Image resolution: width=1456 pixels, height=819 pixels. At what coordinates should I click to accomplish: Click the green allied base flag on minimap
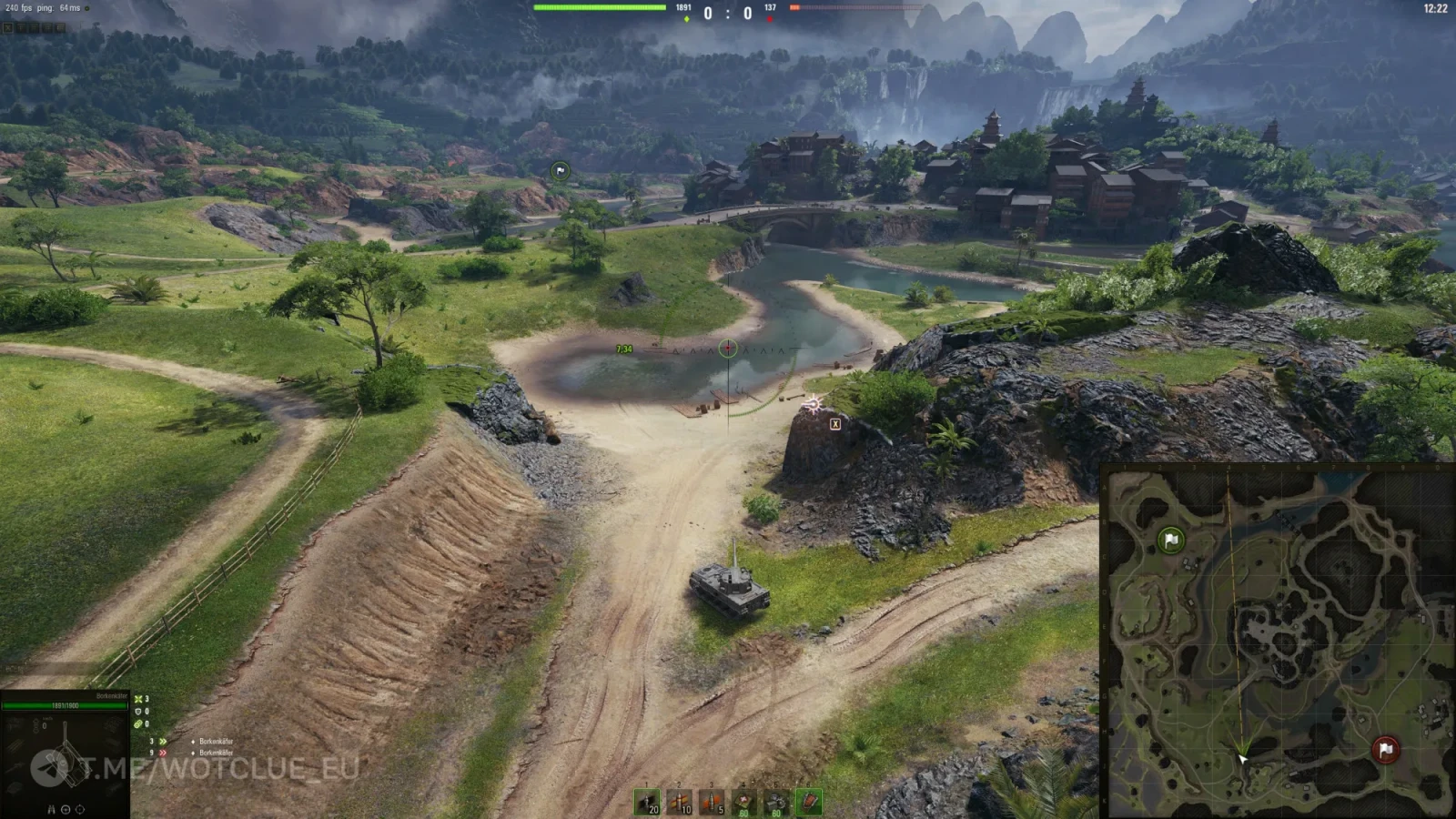(1171, 541)
